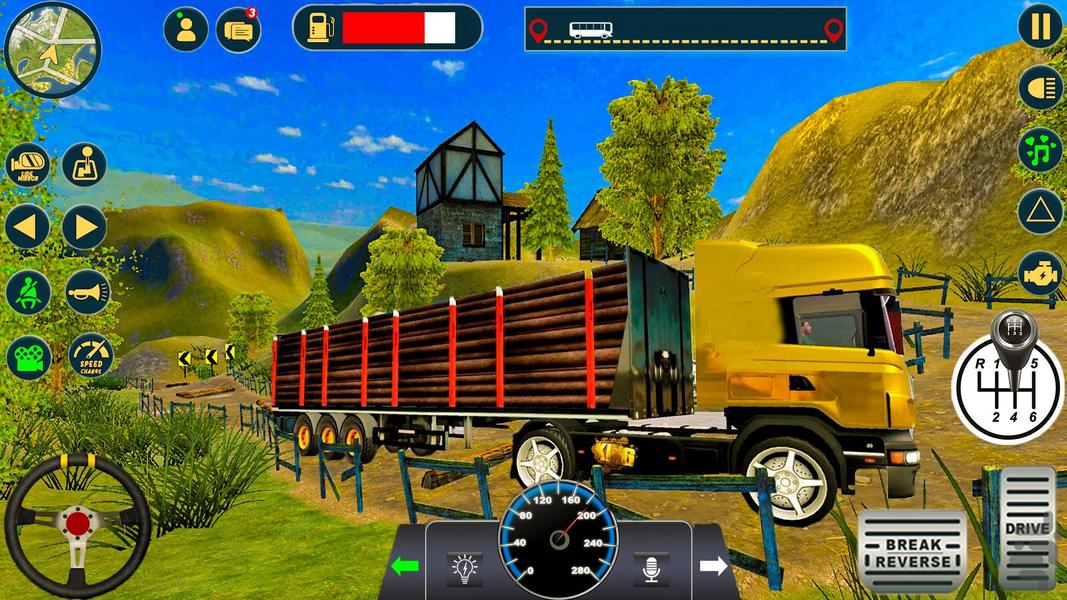Tap the small gear stick icon
Screen dimensions: 1067x600
pyautogui.click(x=84, y=165)
